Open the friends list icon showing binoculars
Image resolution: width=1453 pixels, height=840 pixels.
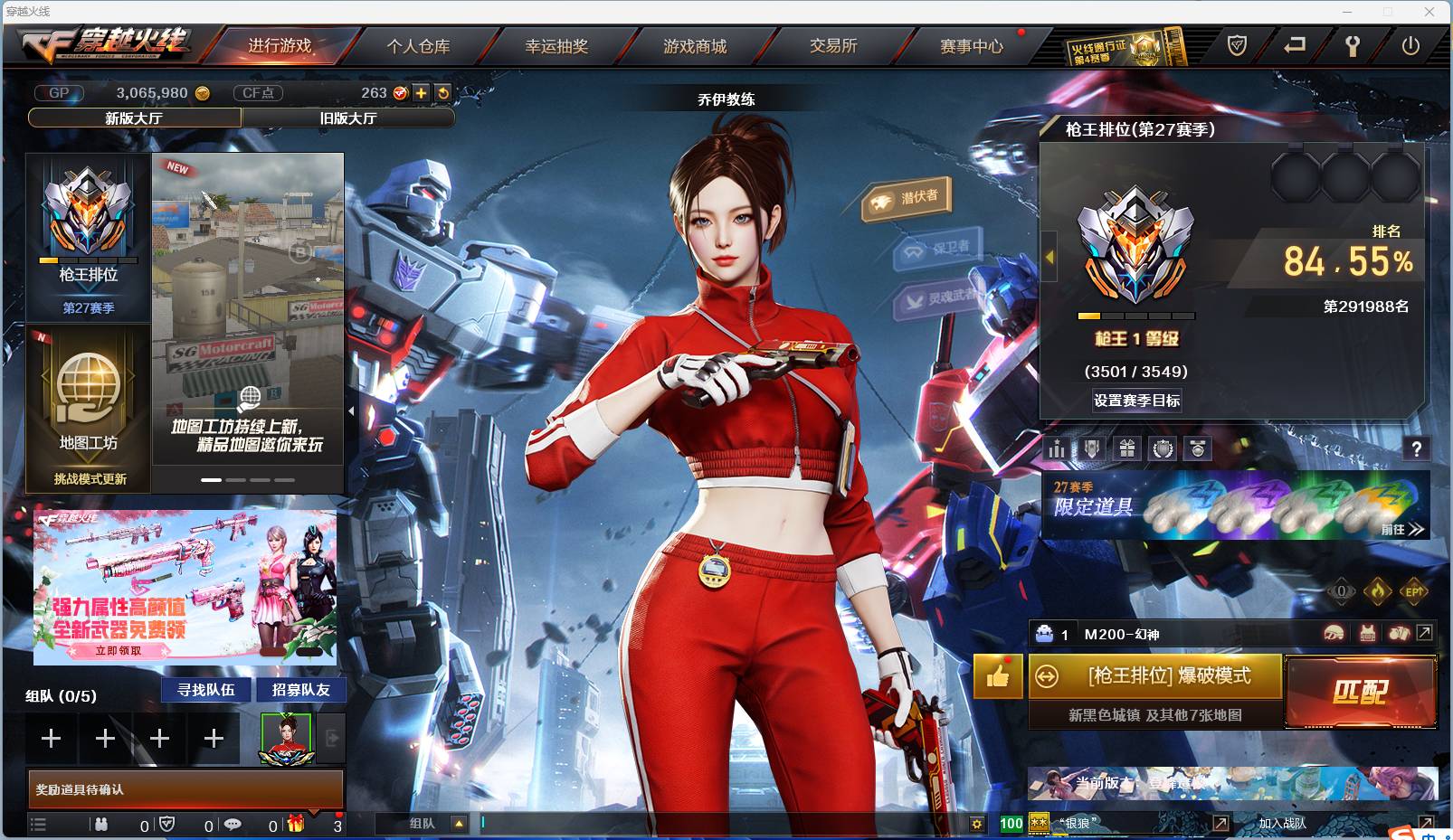click(x=103, y=825)
